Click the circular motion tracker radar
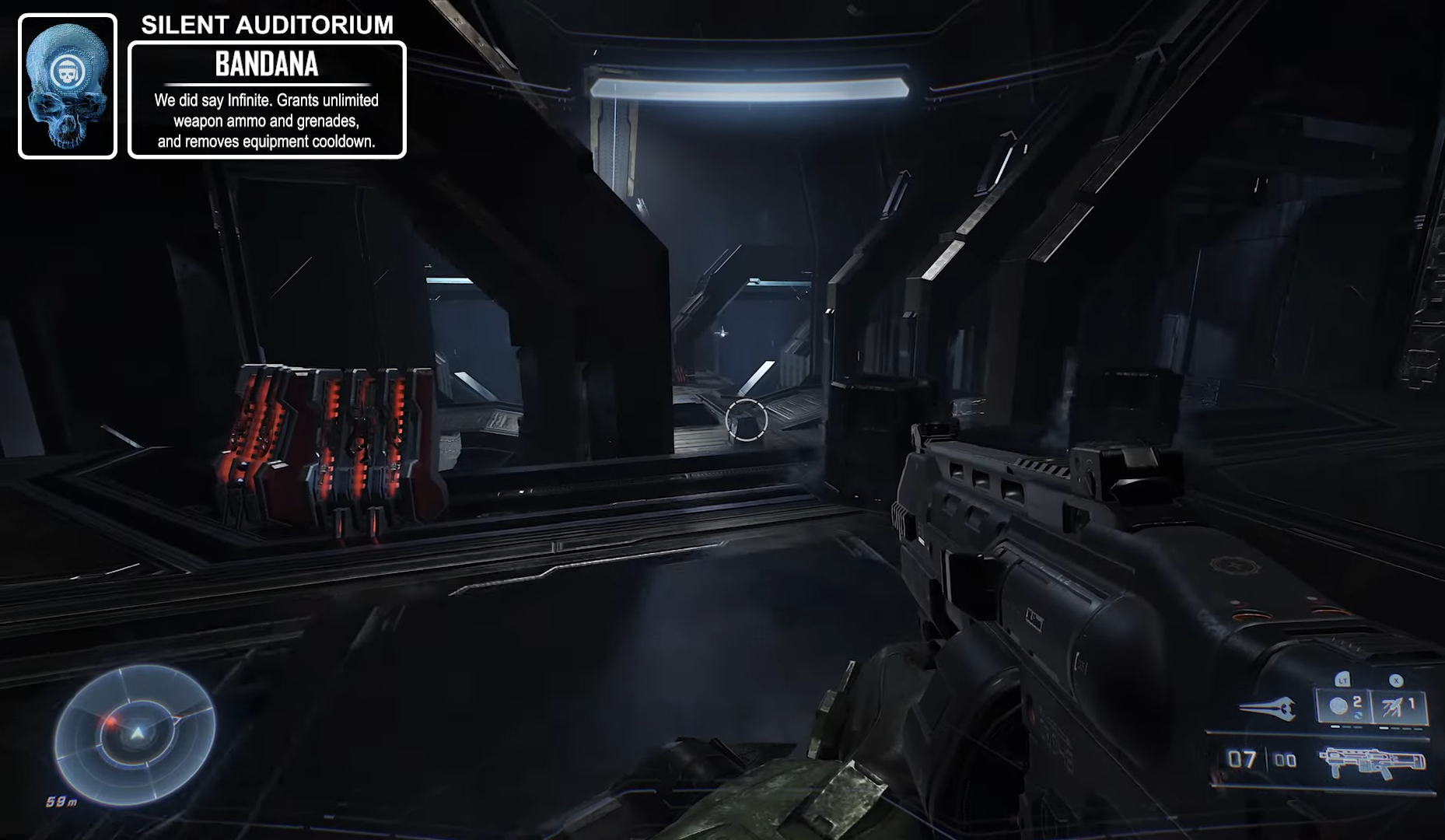1445x840 pixels. point(135,733)
